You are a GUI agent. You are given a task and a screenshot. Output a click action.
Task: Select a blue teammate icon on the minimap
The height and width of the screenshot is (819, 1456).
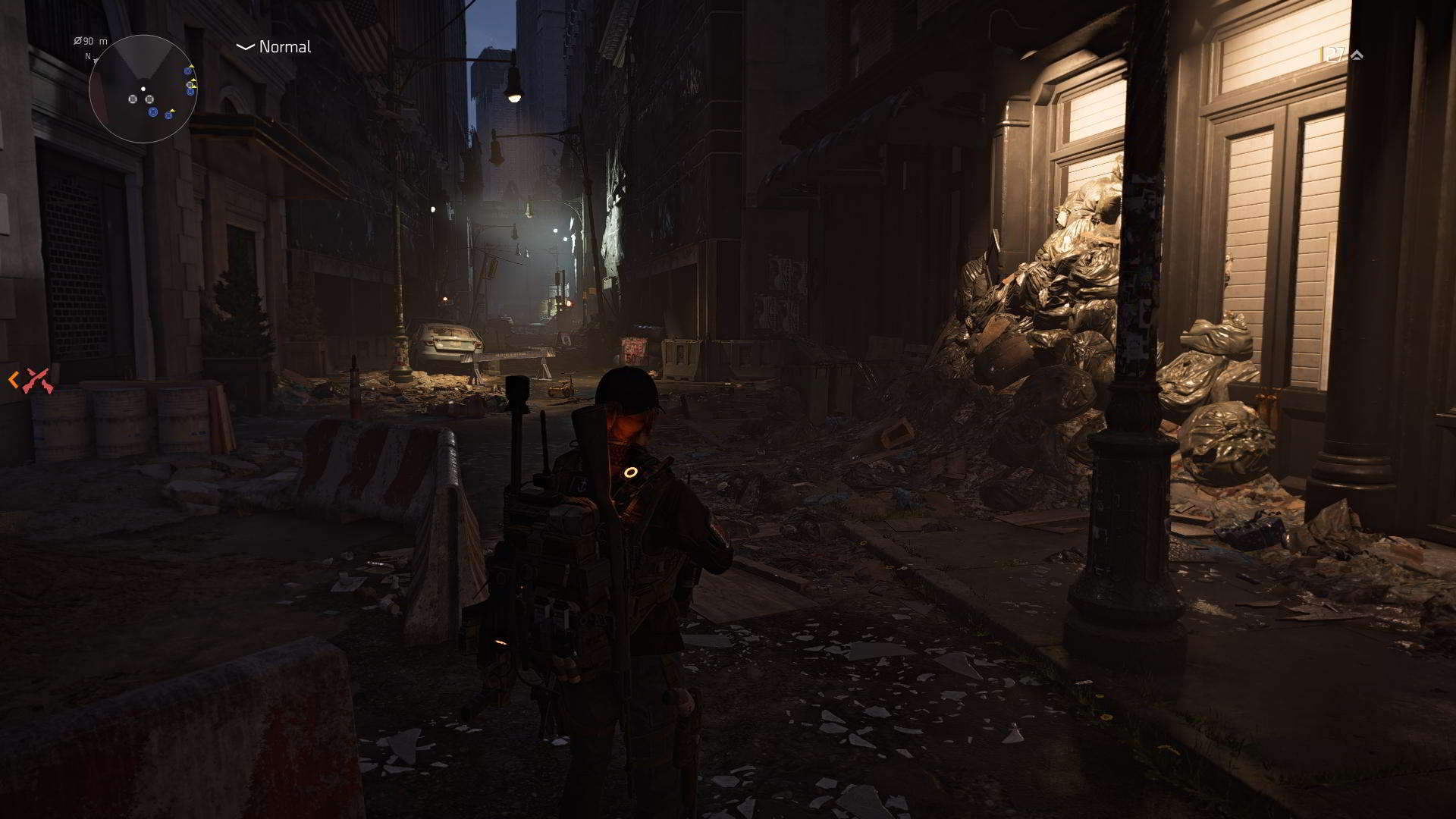[153, 113]
